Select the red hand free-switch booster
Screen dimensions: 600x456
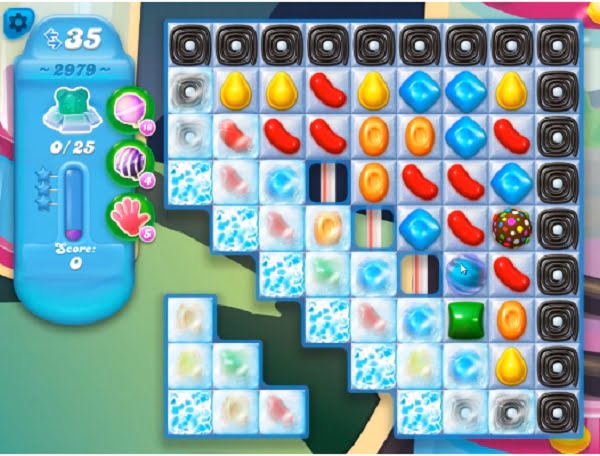tap(129, 213)
